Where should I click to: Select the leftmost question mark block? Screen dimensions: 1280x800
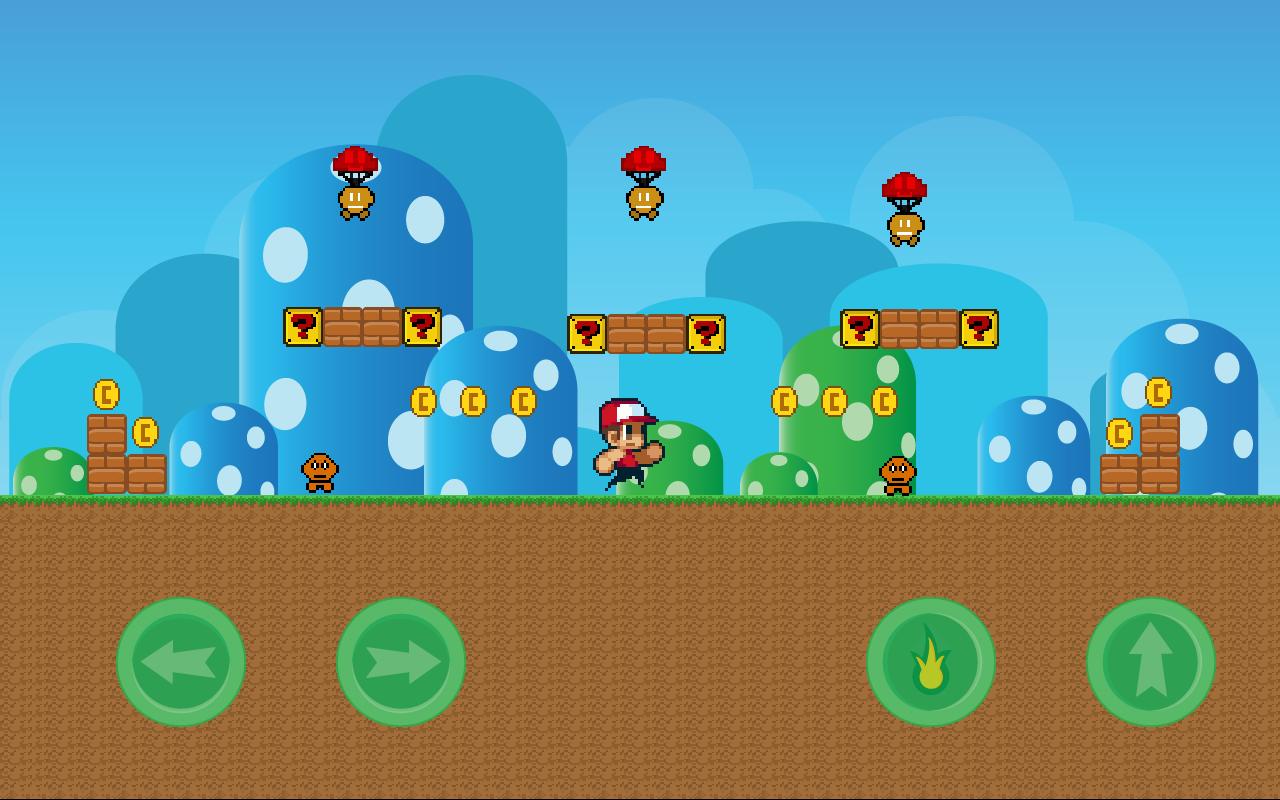[x=302, y=328]
